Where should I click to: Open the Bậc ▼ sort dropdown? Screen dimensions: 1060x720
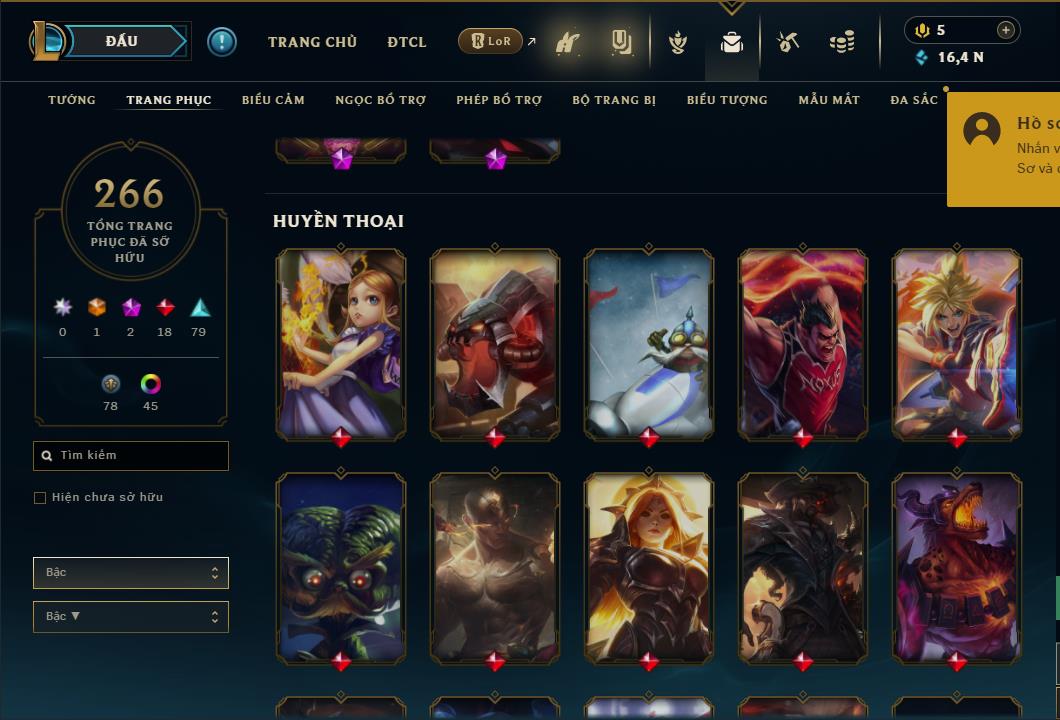coord(131,617)
